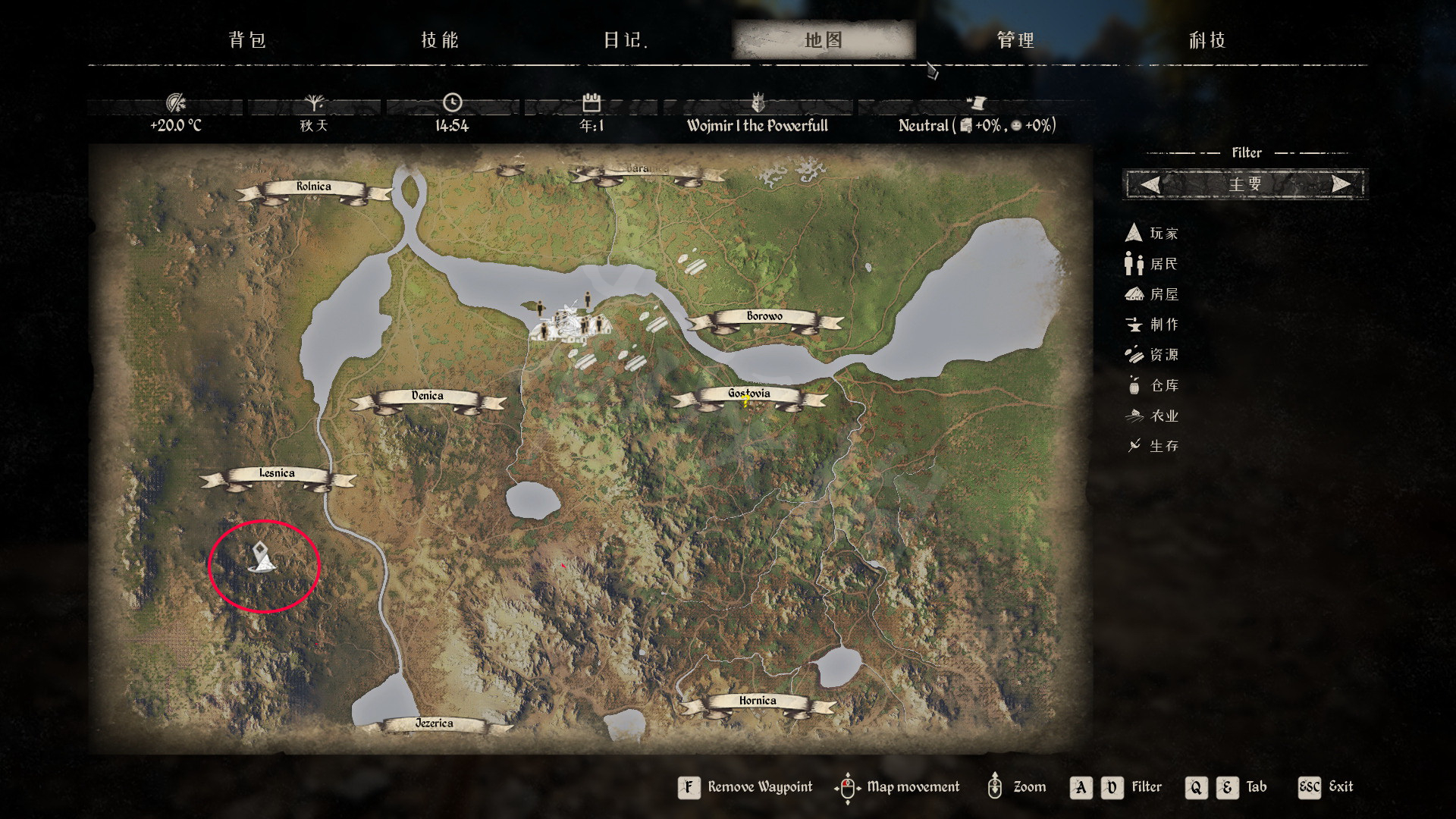
Task: Open the 日记 journal tab
Action: click(625, 40)
